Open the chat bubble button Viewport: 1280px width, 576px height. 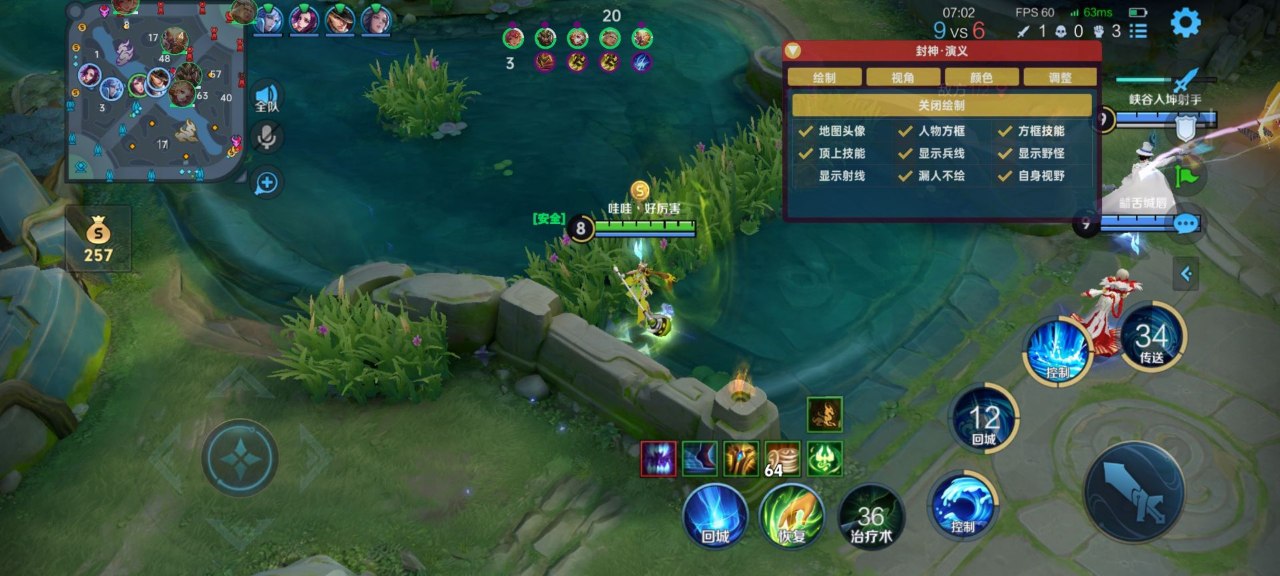point(1186,223)
